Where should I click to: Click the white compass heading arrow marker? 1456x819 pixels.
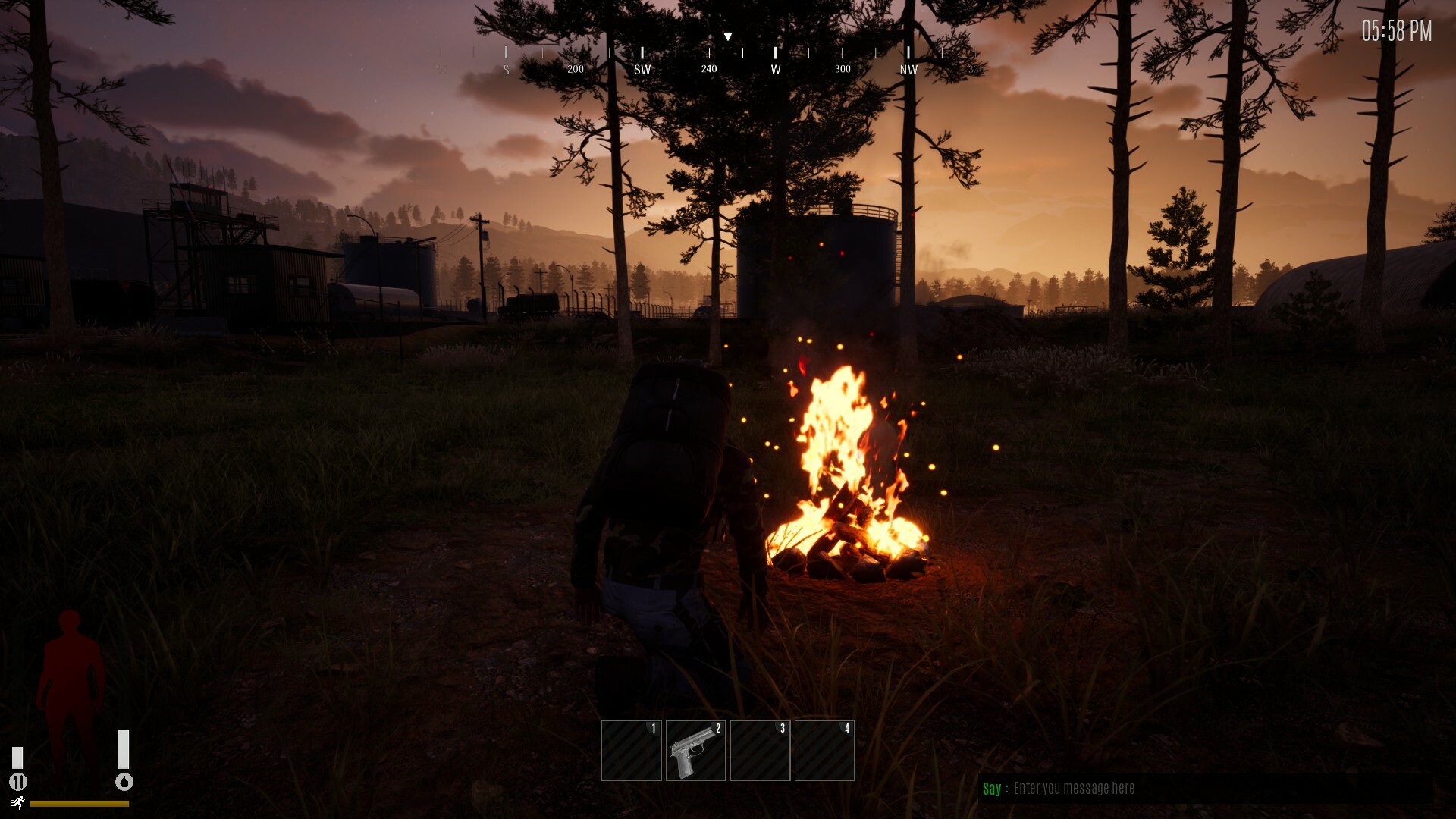(727, 35)
